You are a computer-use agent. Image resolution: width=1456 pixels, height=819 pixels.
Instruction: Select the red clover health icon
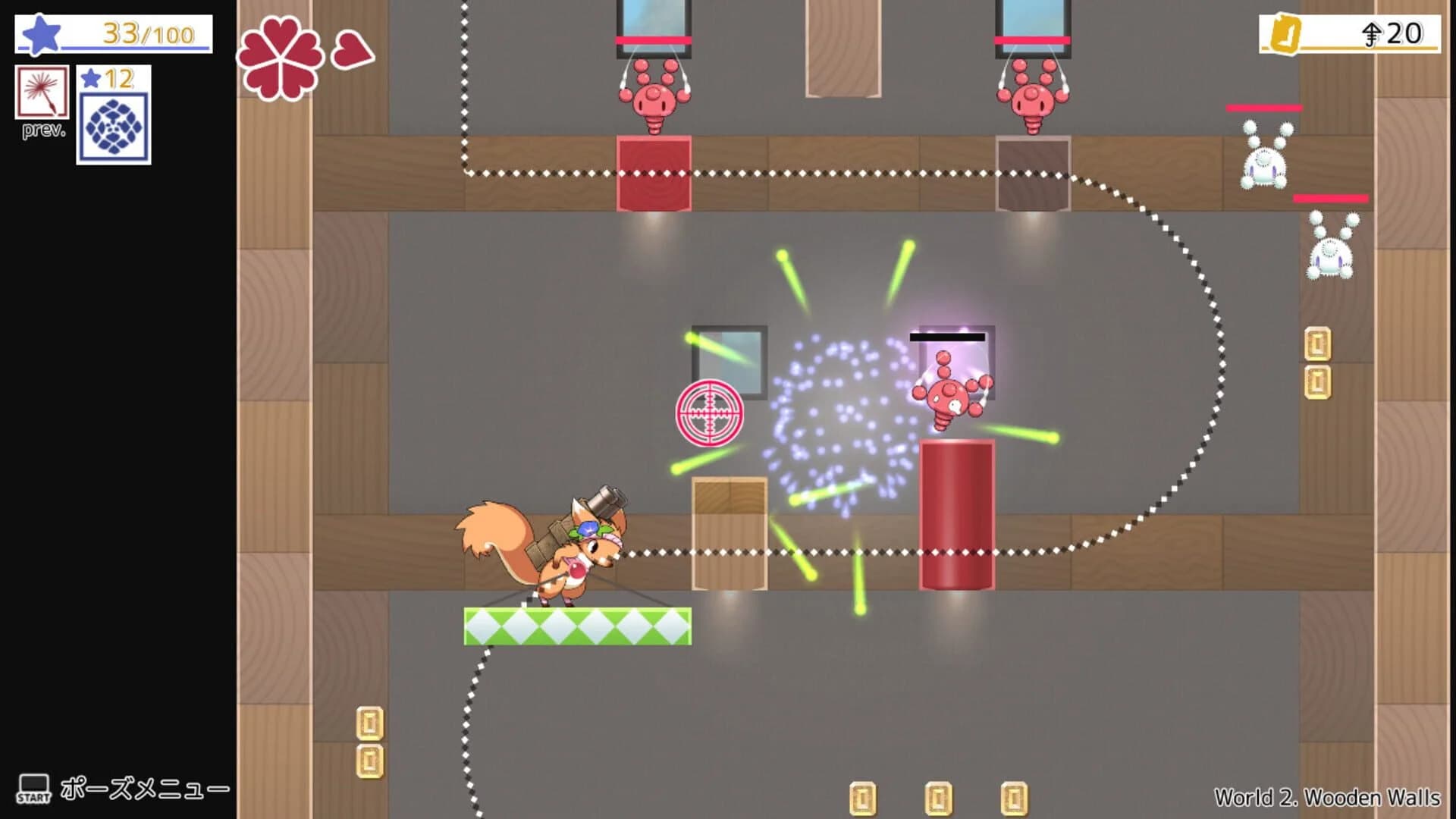(283, 57)
